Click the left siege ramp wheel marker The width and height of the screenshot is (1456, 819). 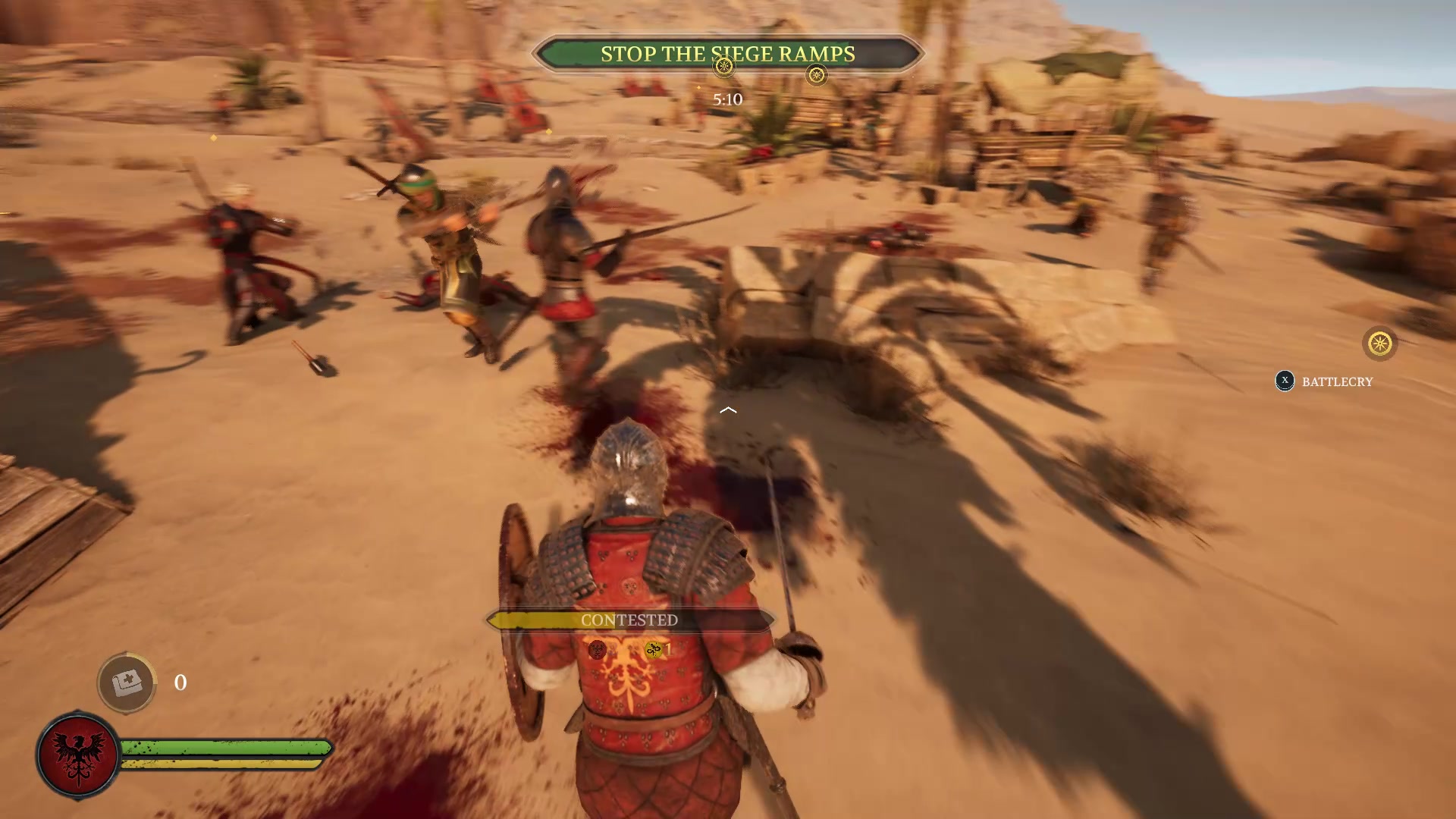pos(723,67)
